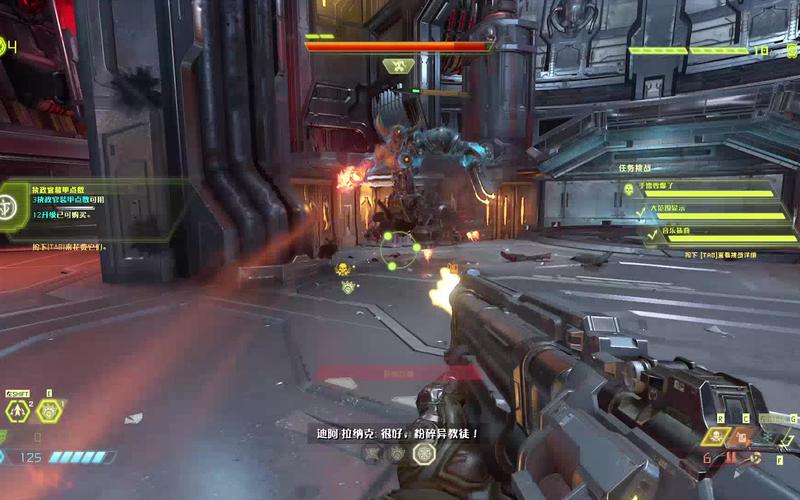Click the boss marker icon under health bar

click(x=399, y=66)
